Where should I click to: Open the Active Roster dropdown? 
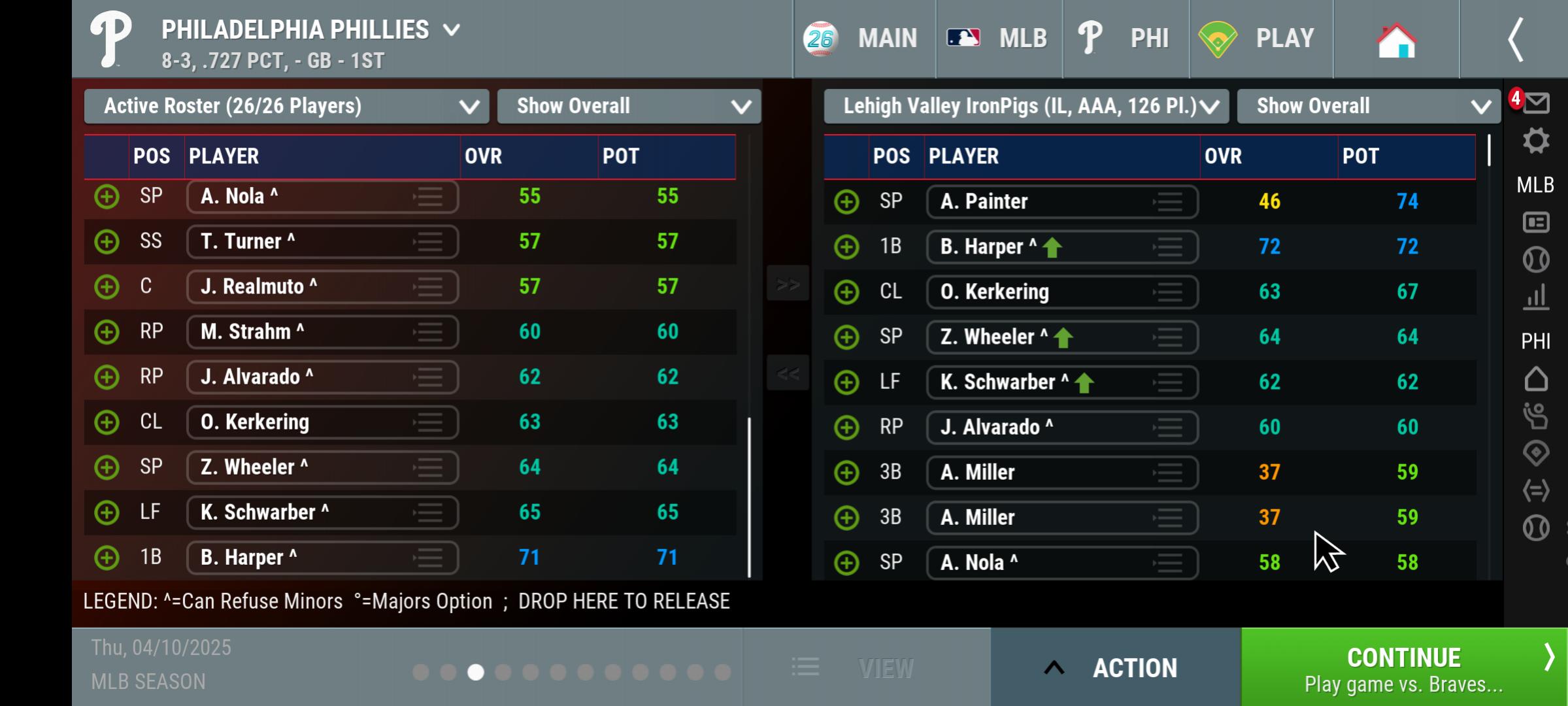point(286,107)
